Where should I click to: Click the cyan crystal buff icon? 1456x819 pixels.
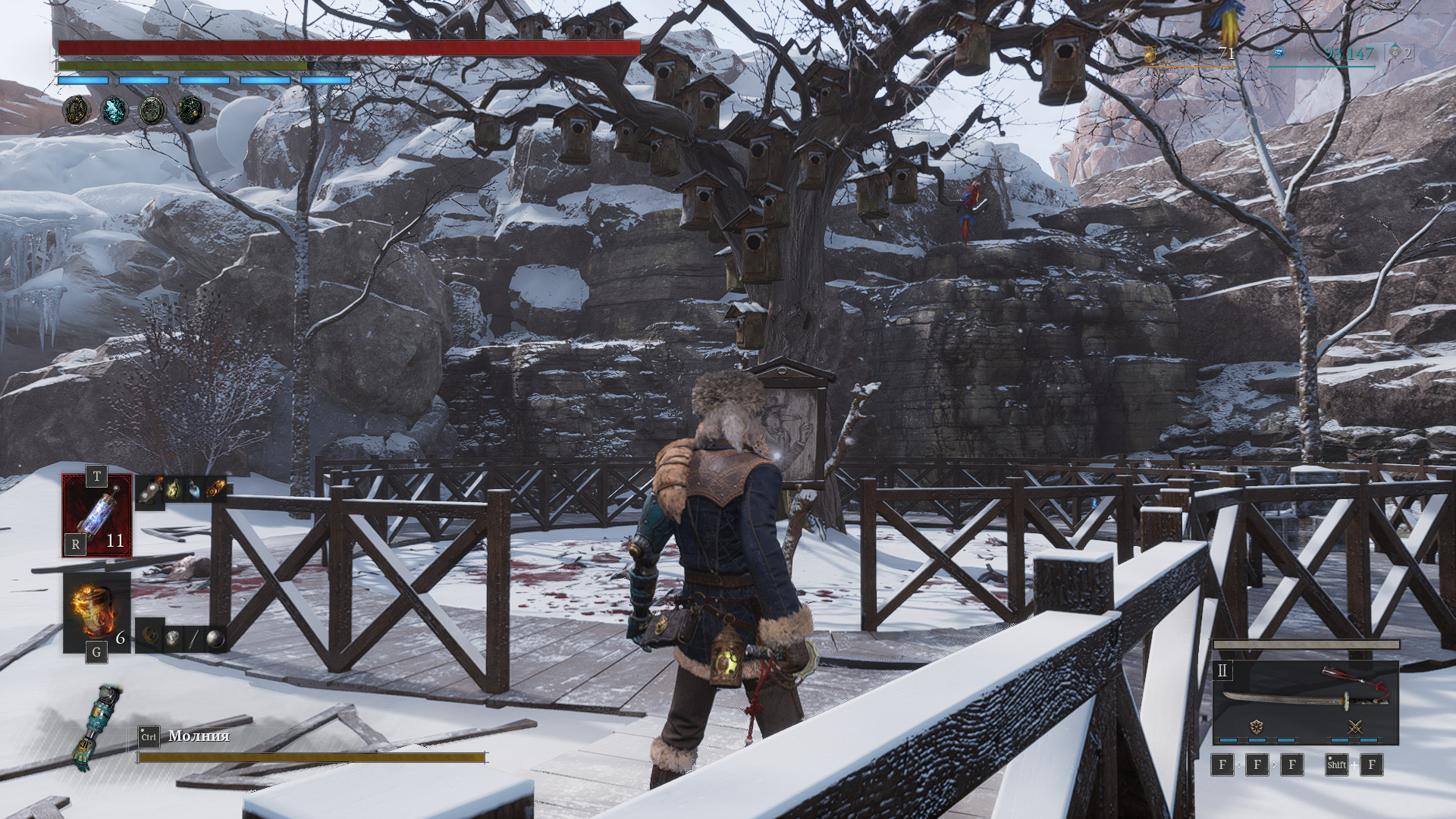point(115,110)
